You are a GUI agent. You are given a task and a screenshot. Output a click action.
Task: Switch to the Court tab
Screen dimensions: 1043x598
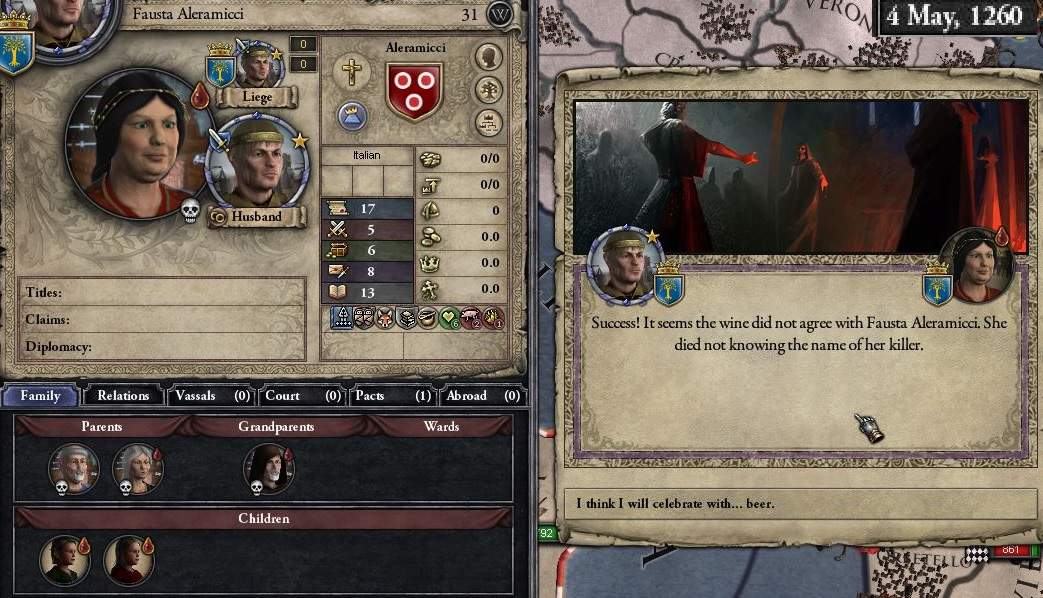[x=302, y=395]
